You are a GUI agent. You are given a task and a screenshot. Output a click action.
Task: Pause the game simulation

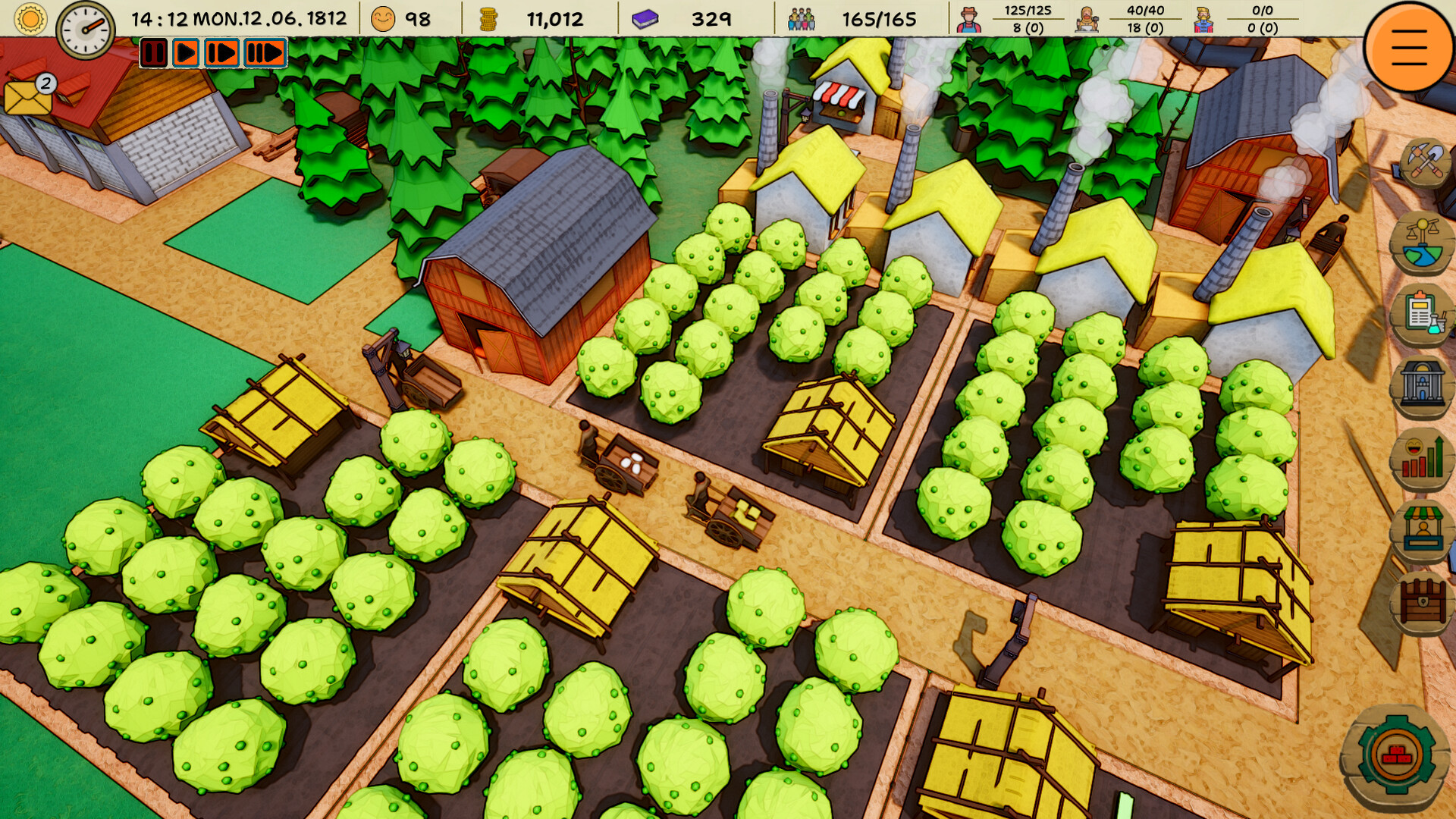[155, 53]
